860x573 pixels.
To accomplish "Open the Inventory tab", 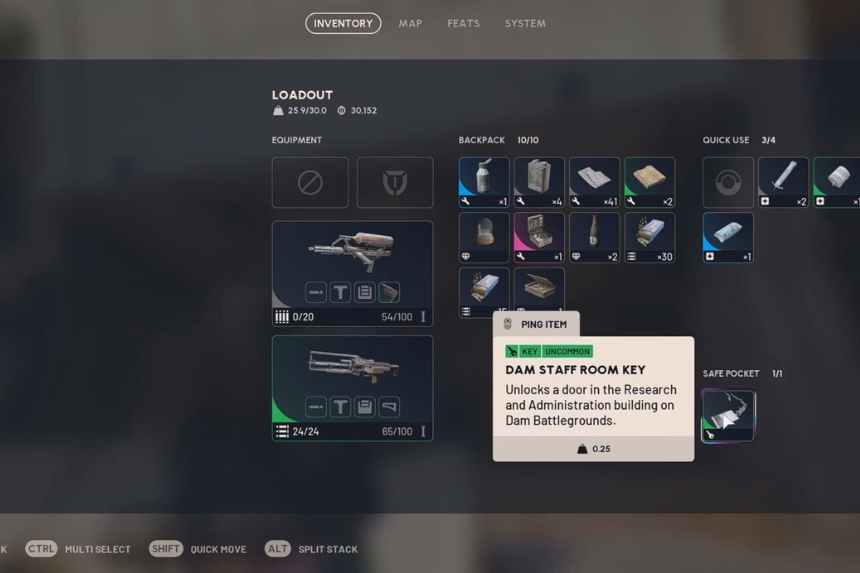I will [343, 23].
